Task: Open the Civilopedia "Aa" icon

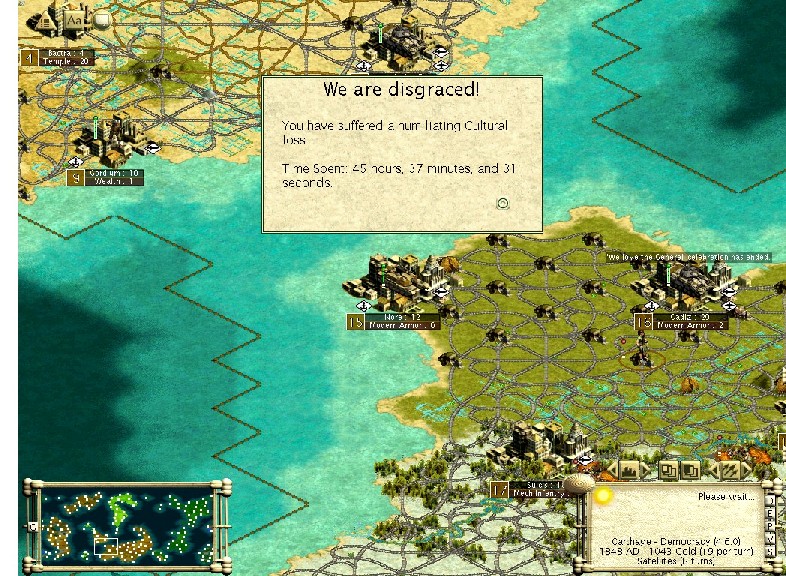Action: [x=75, y=18]
